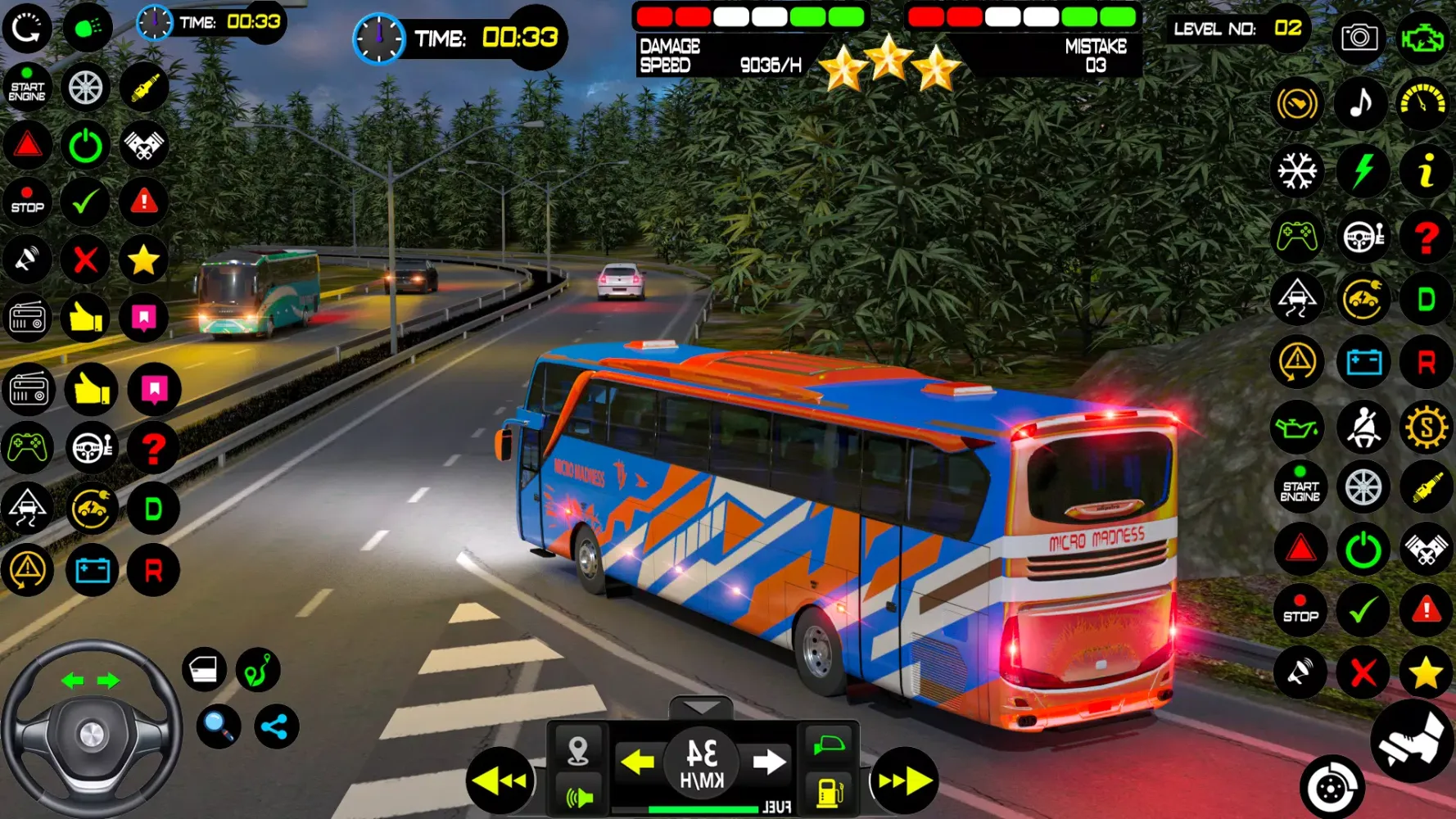Toggle the bus door icon
Screen dimensions: 1456x819
(x=204, y=669)
